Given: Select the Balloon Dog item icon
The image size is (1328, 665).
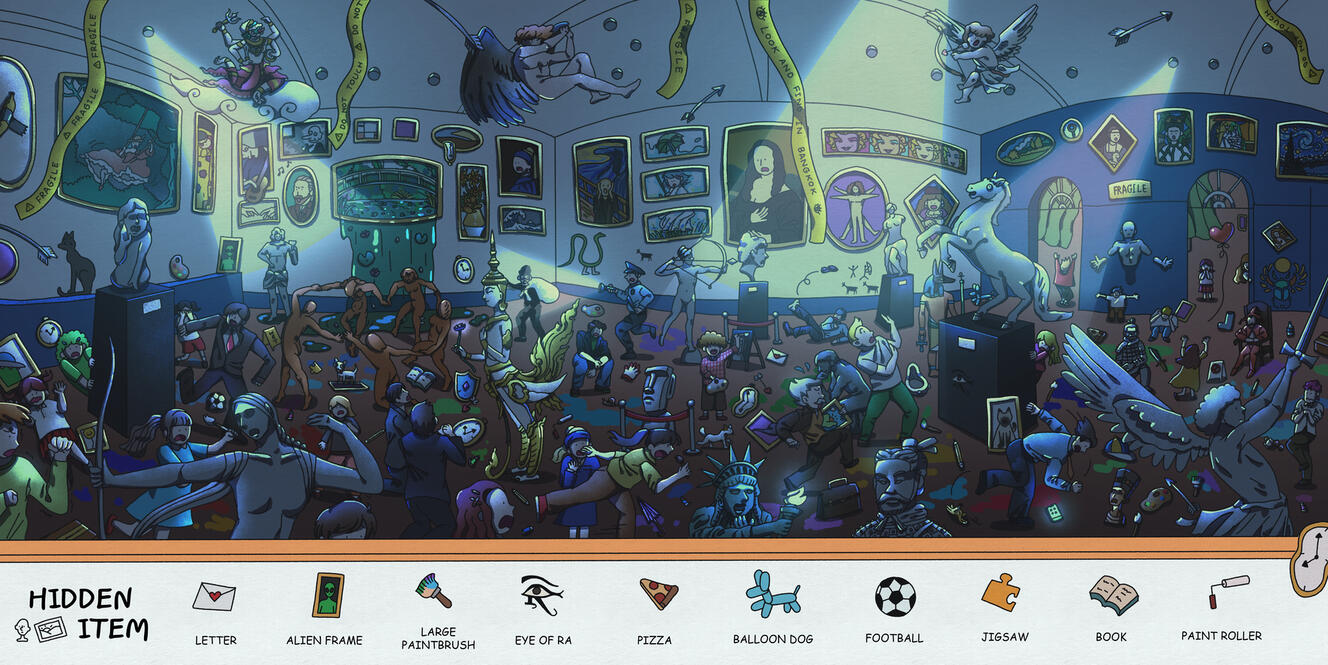Looking at the screenshot, I should point(772,594).
